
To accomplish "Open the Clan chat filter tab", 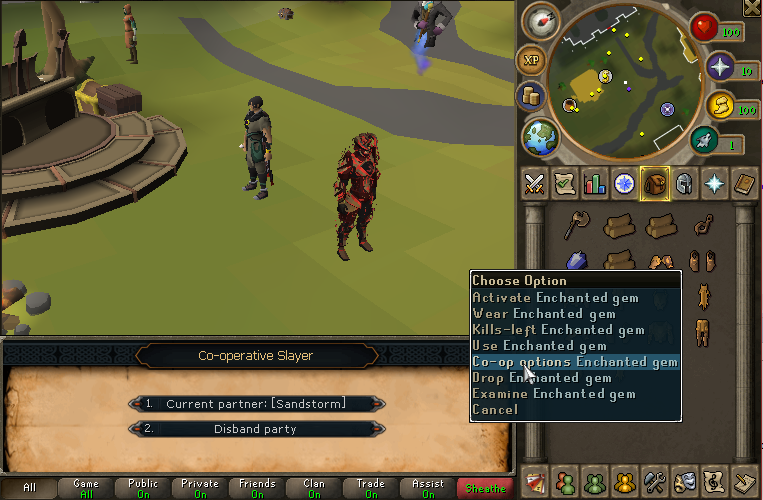I will point(314,488).
